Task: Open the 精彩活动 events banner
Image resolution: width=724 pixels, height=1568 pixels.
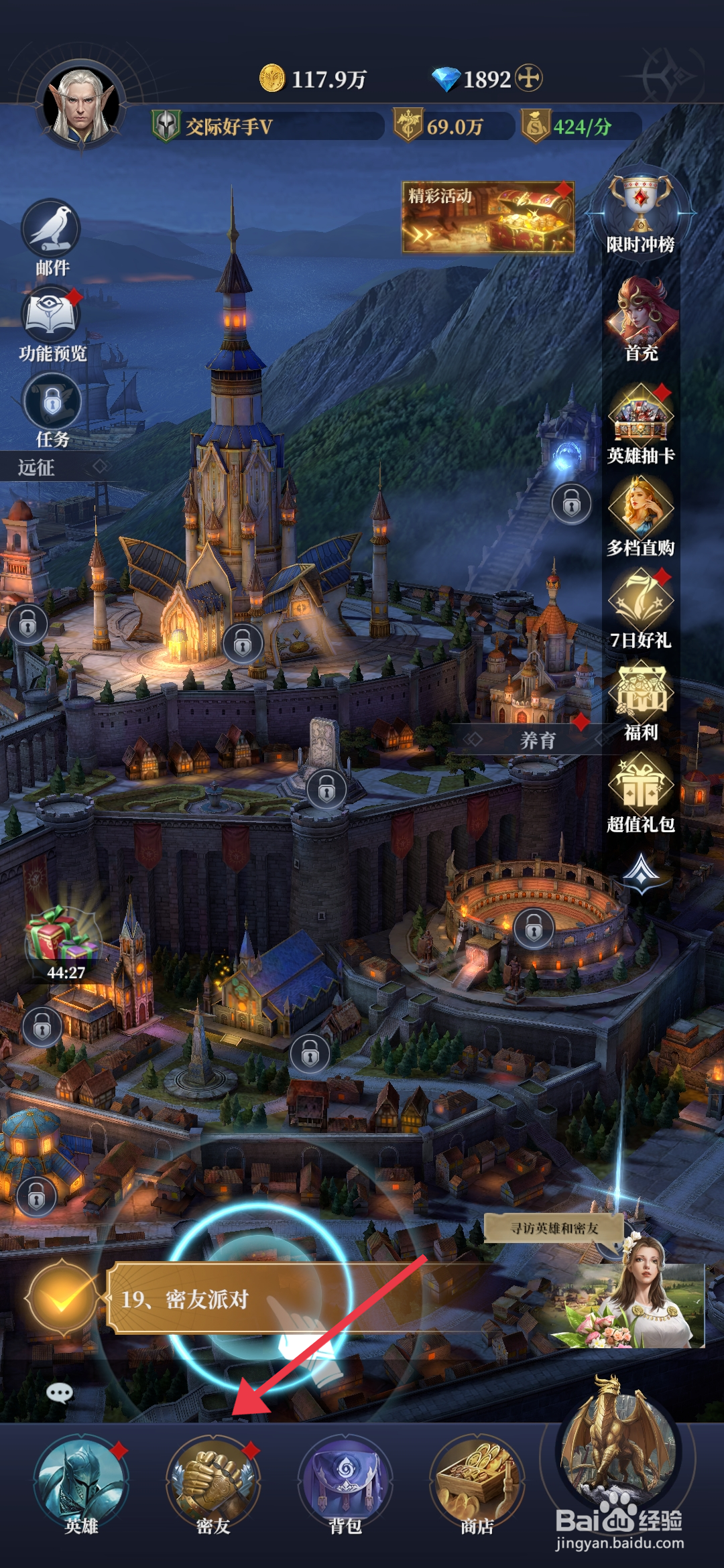Action: click(487, 217)
